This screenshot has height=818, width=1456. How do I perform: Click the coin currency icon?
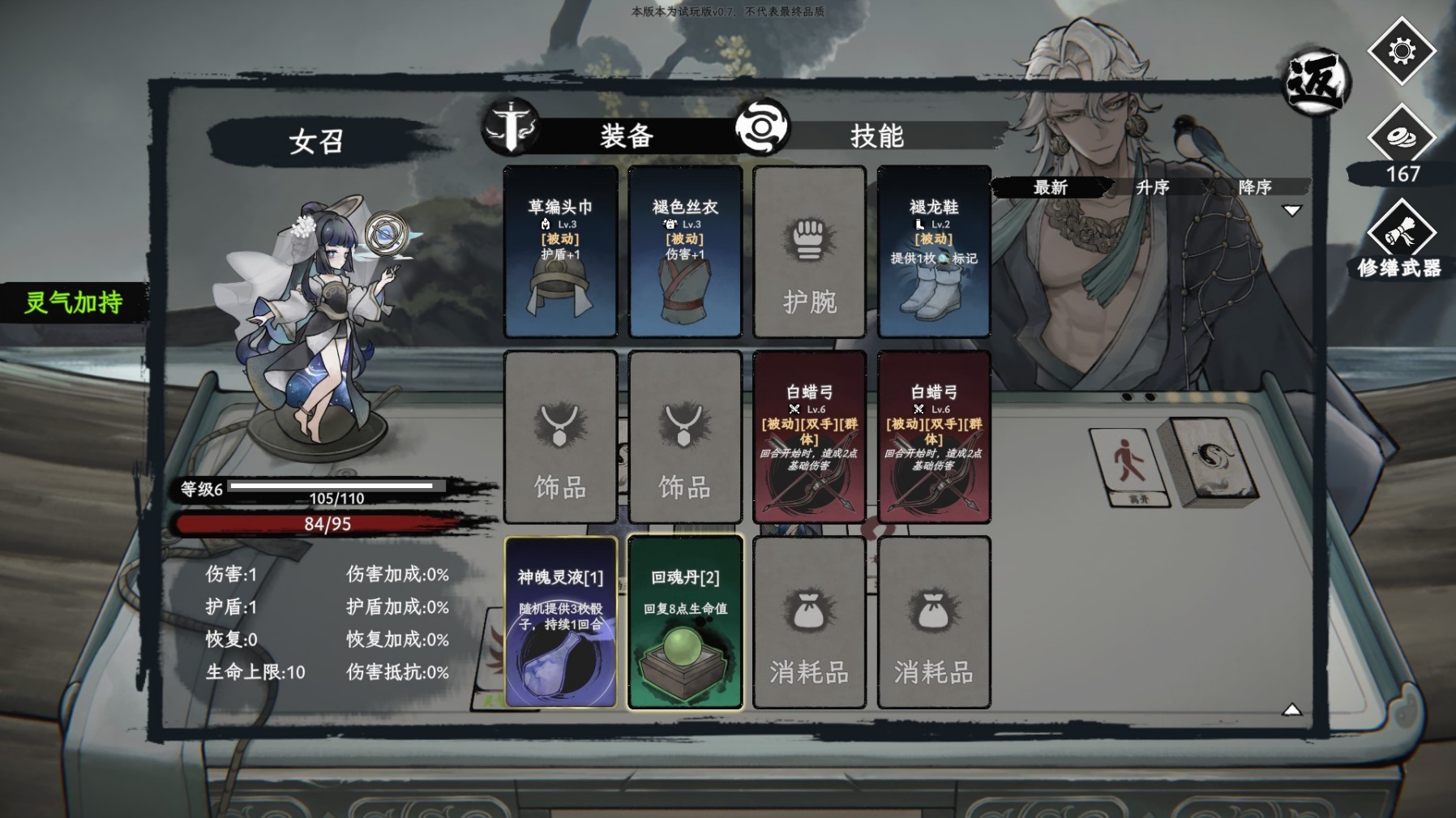(1401, 138)
